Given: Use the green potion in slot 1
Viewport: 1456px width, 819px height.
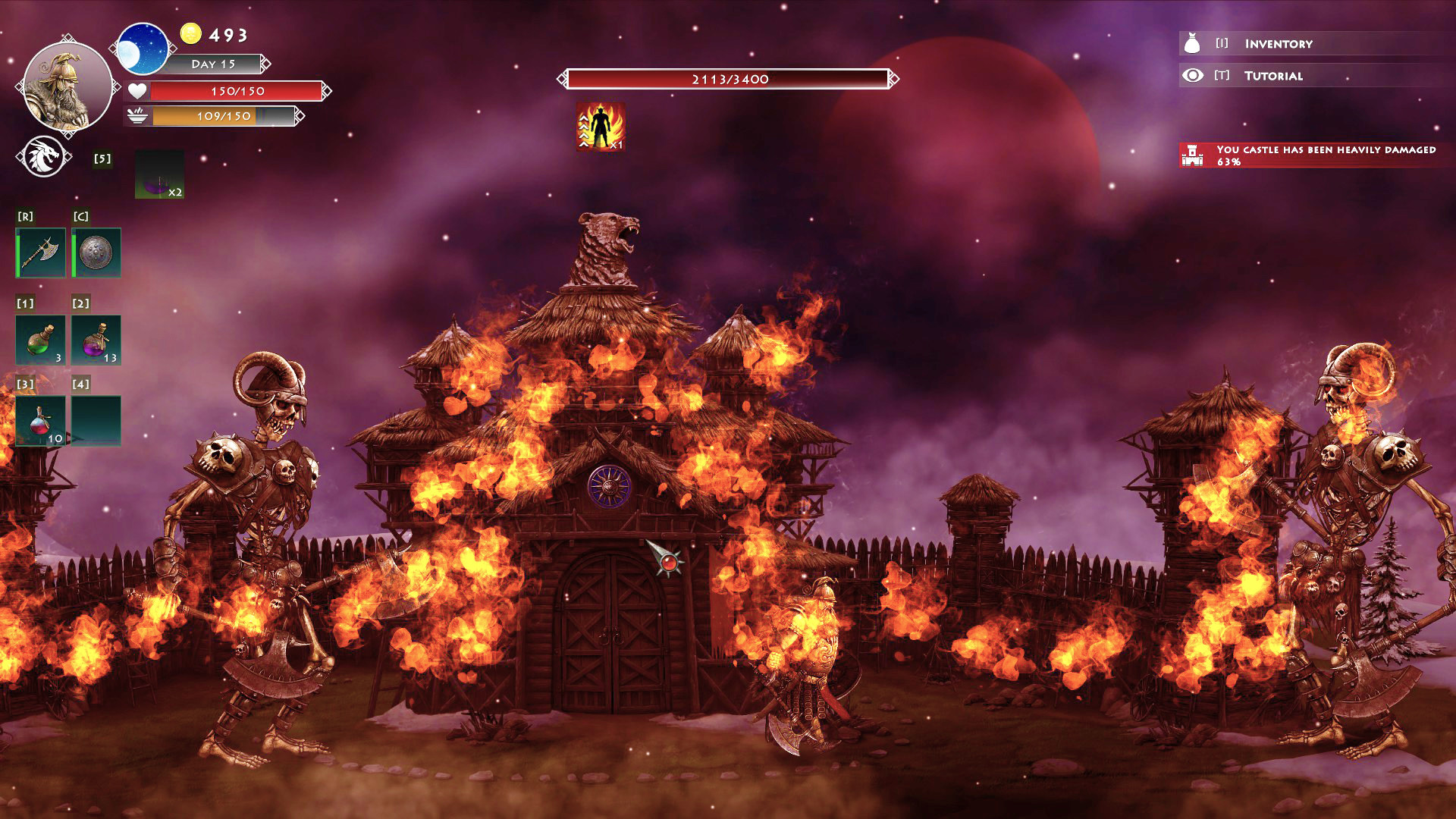Looking at the screenshot, I should click(41, 340).
